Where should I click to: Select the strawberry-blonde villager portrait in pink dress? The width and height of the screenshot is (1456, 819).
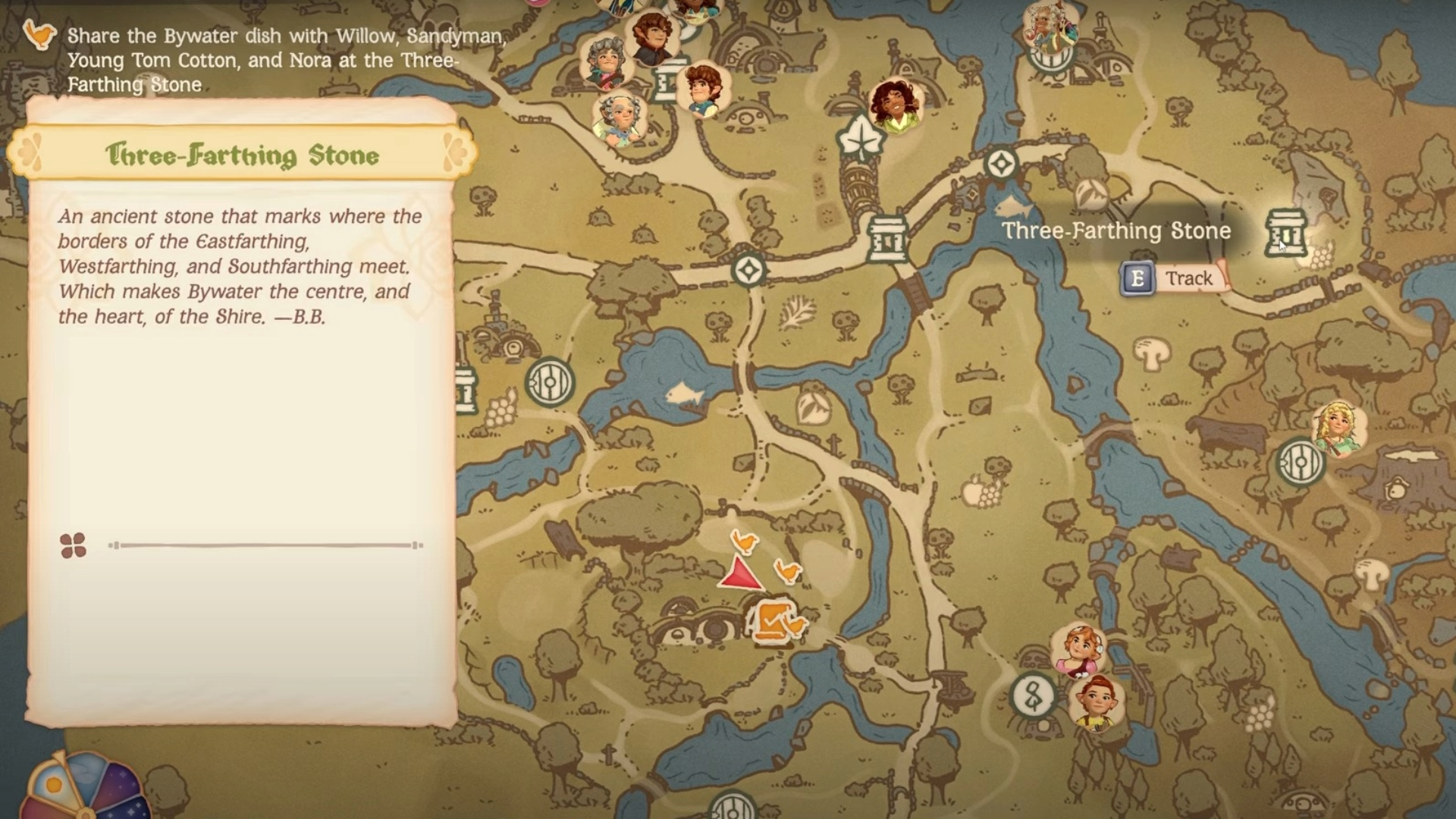coord(1078,650)
